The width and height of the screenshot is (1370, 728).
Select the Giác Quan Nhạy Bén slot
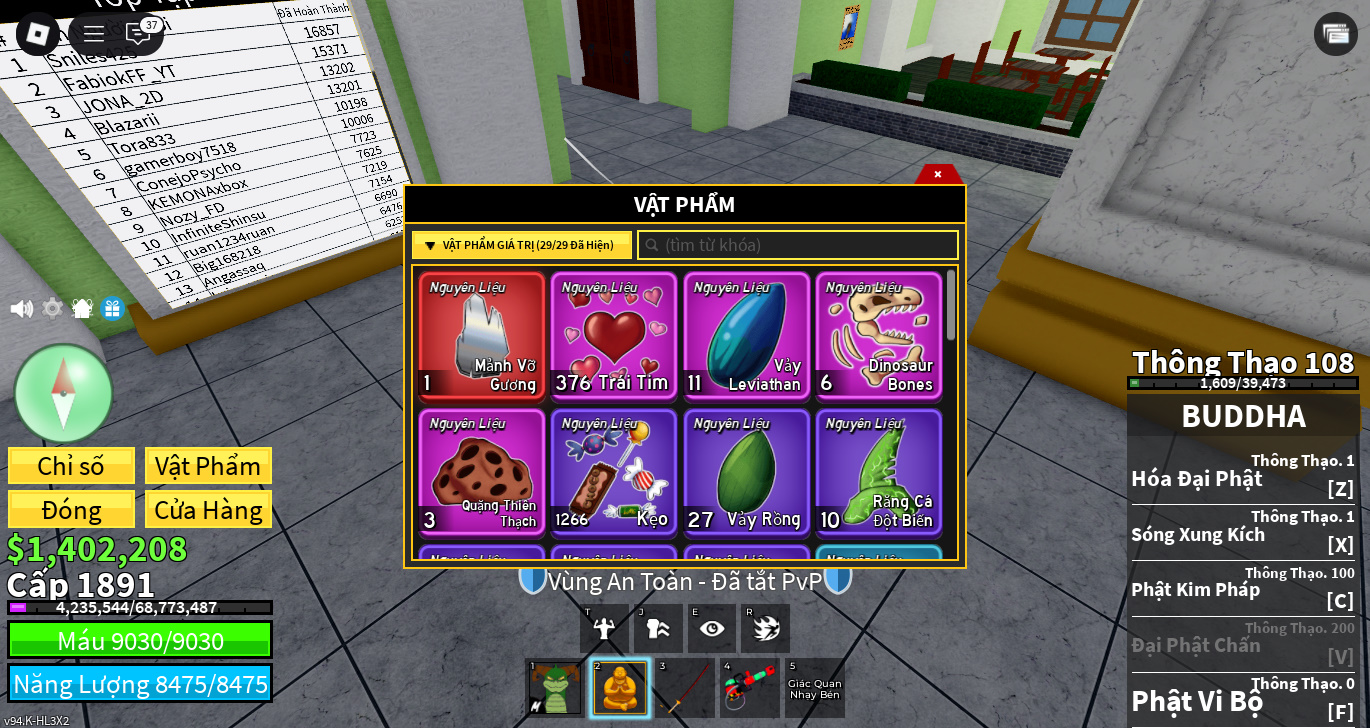coord(814,688)
